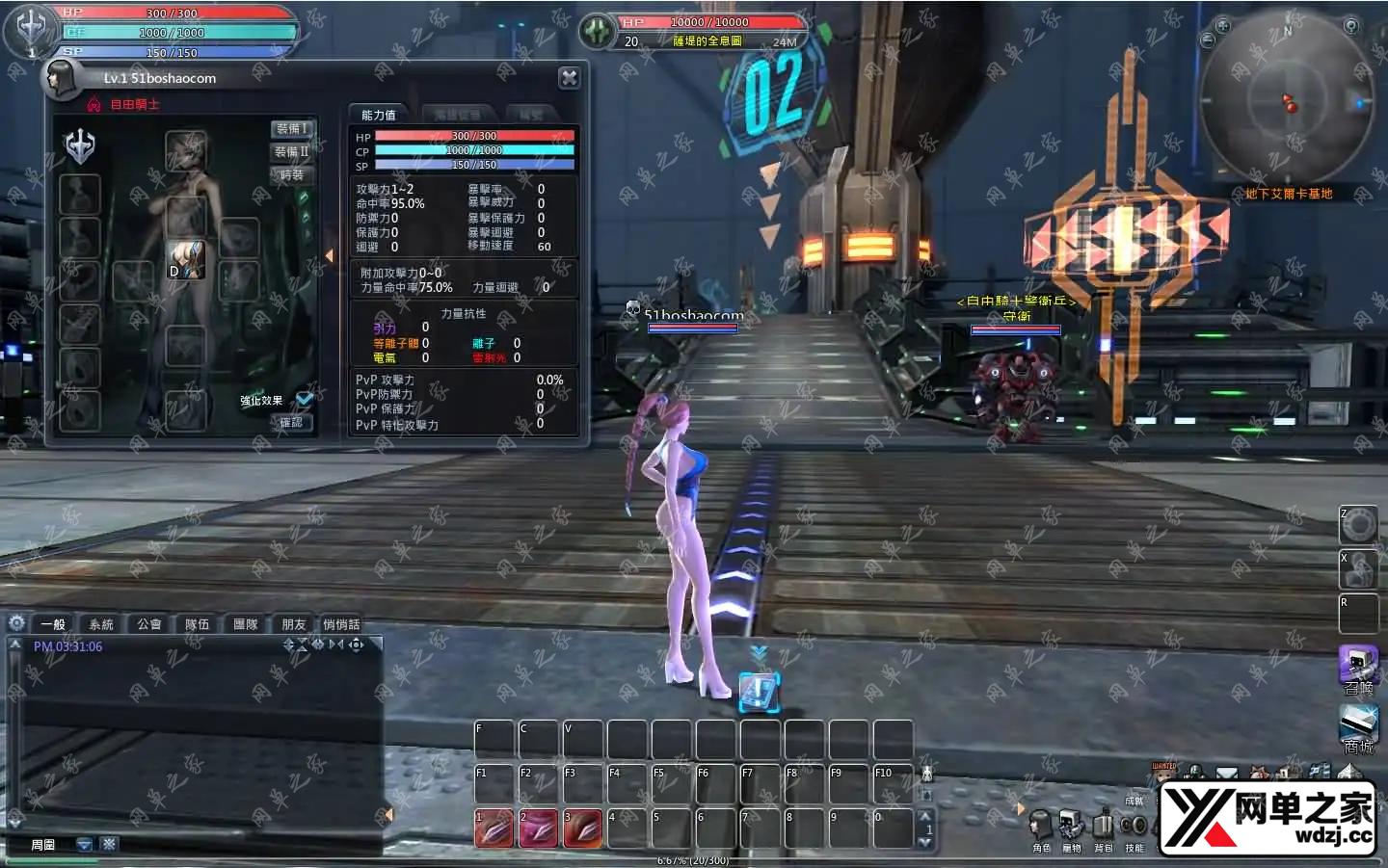The image size is (1388, 868).
Task: Open the 周圍 chat channel dropdown
Action: (x=84, y=845)
